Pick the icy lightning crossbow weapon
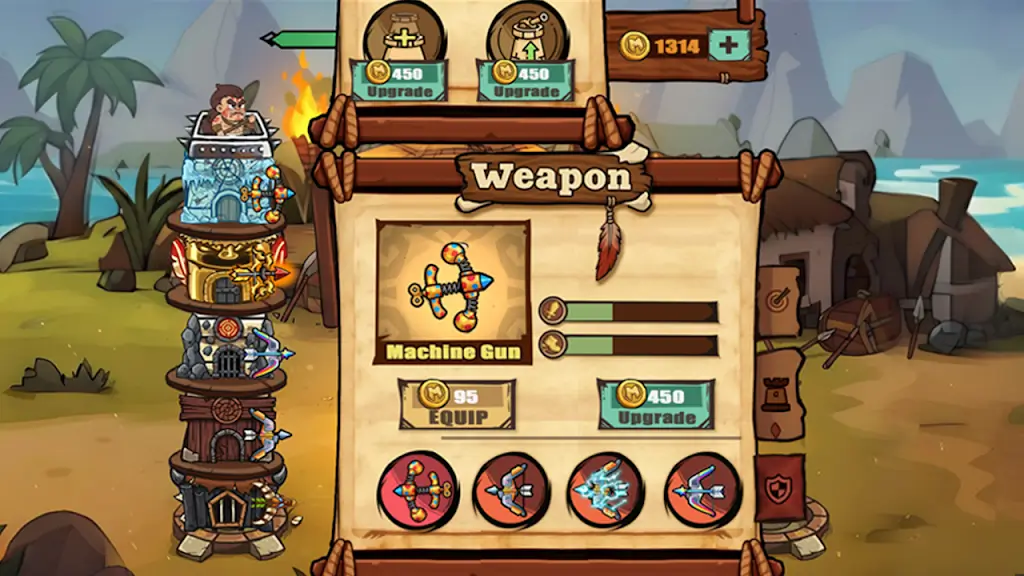Viewport: 1024px width, 576px height. [x=607, y=490]
